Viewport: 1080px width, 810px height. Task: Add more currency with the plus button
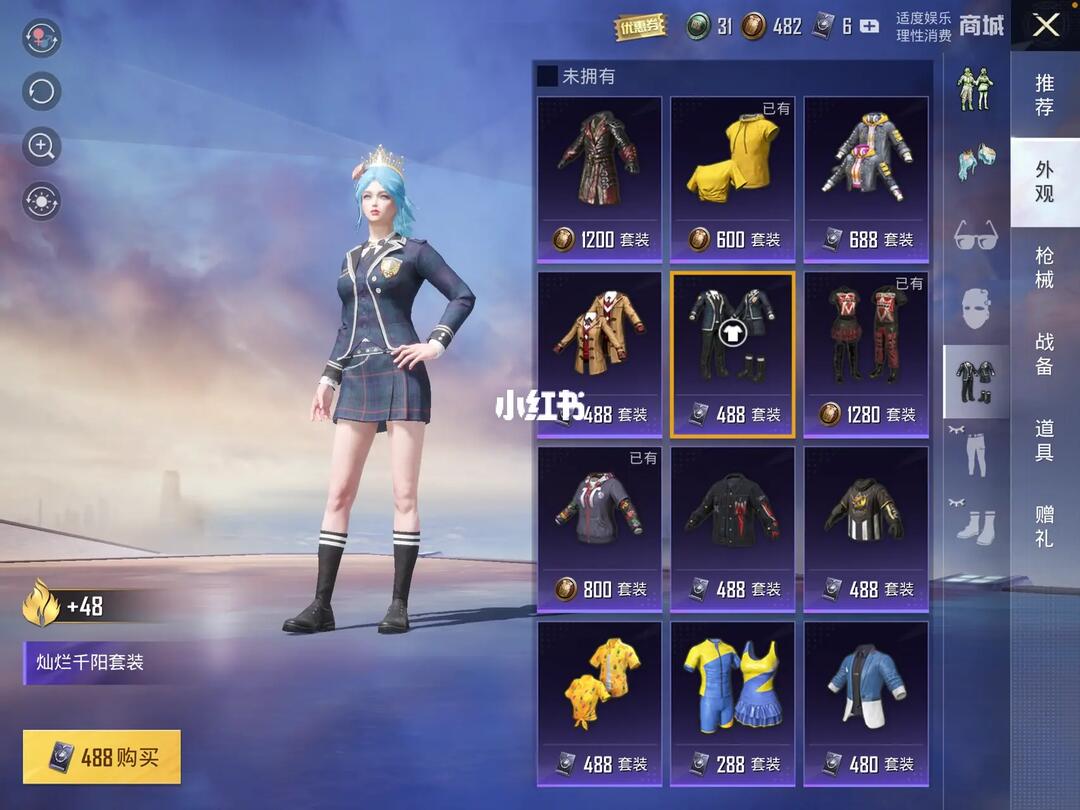coord(870,27)
